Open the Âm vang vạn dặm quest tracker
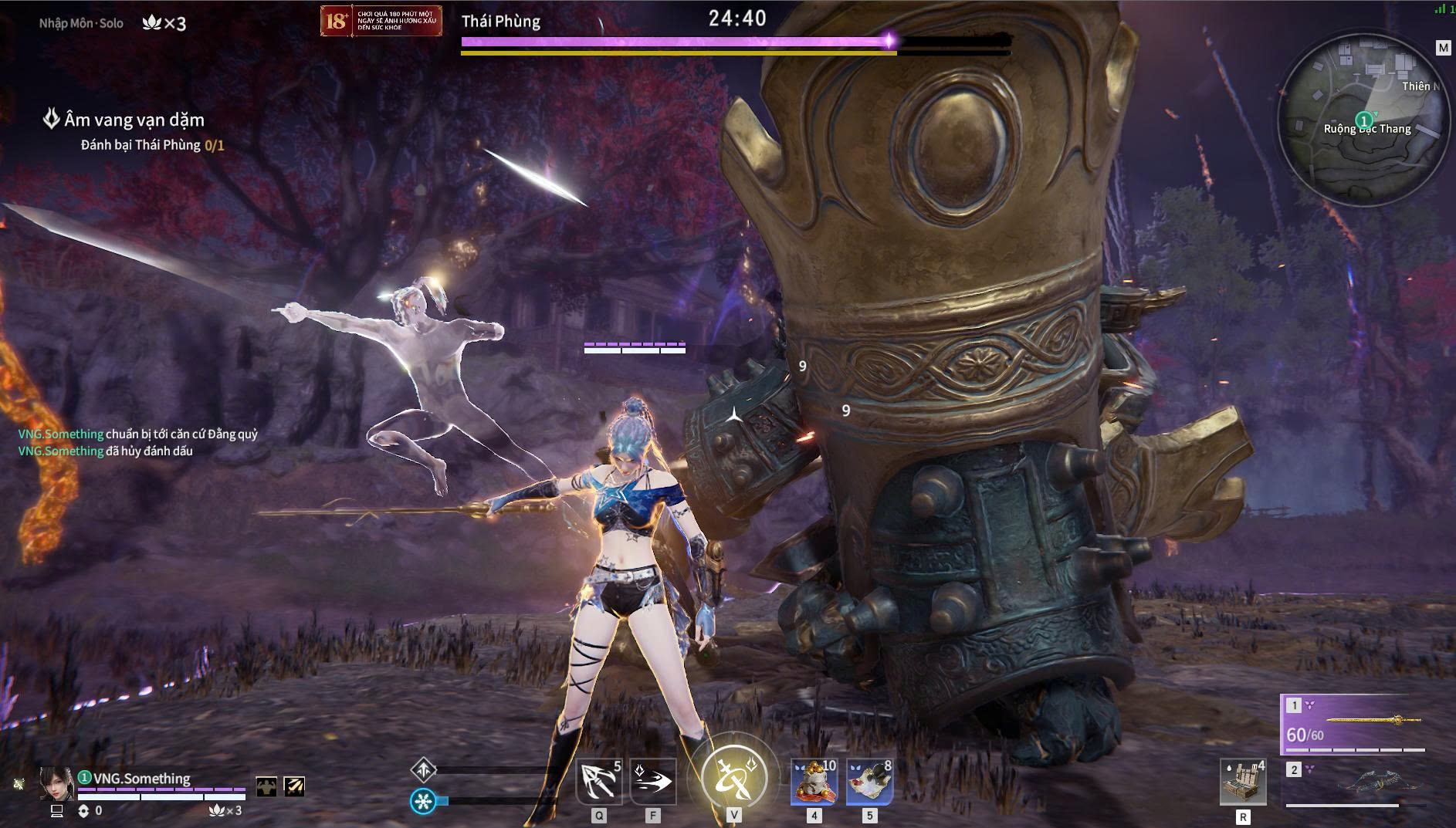The image size is (1456, 828). [x=134, y=120]
